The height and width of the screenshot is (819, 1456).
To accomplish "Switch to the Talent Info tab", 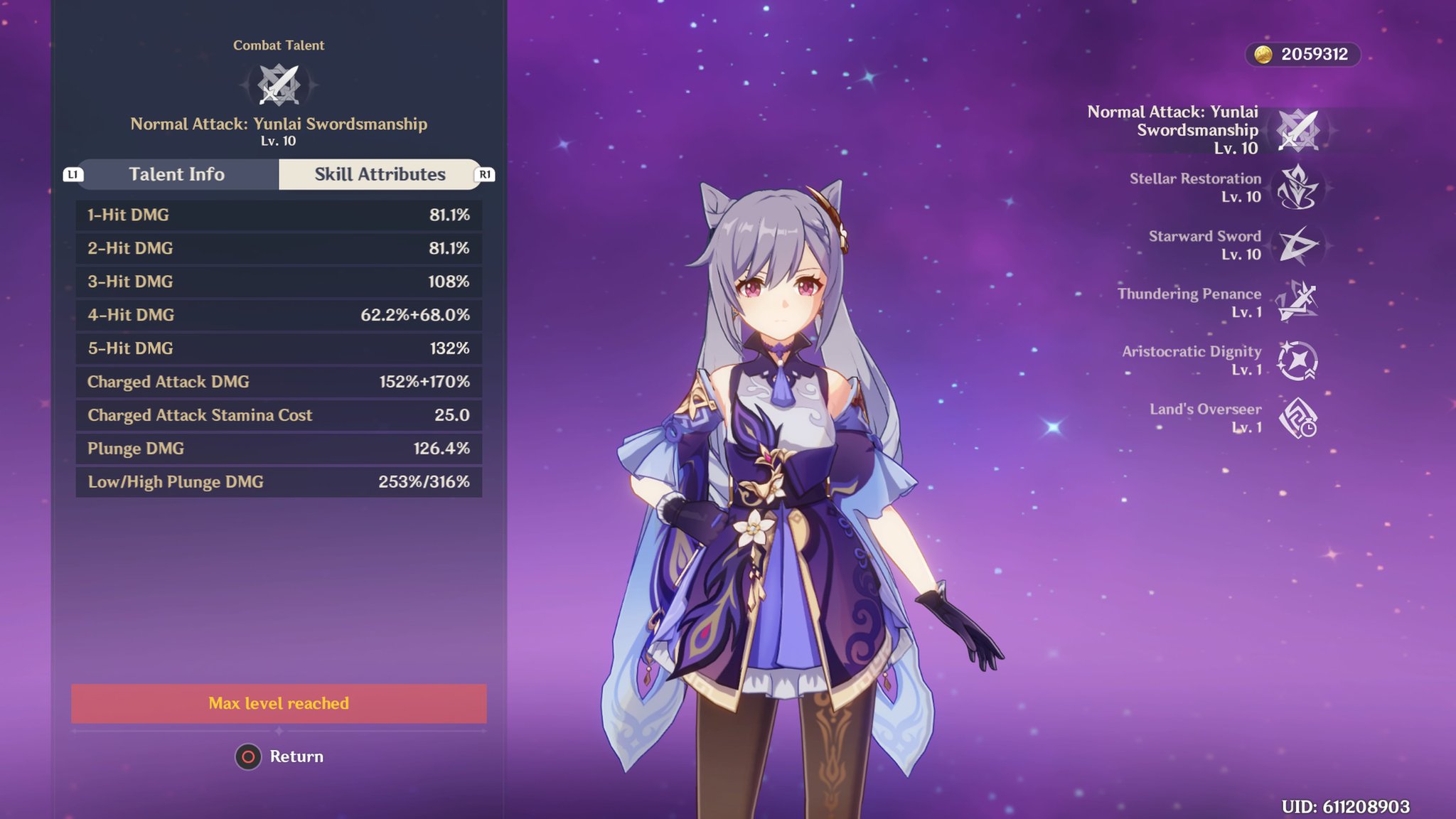I will click(x=176, y=174).
